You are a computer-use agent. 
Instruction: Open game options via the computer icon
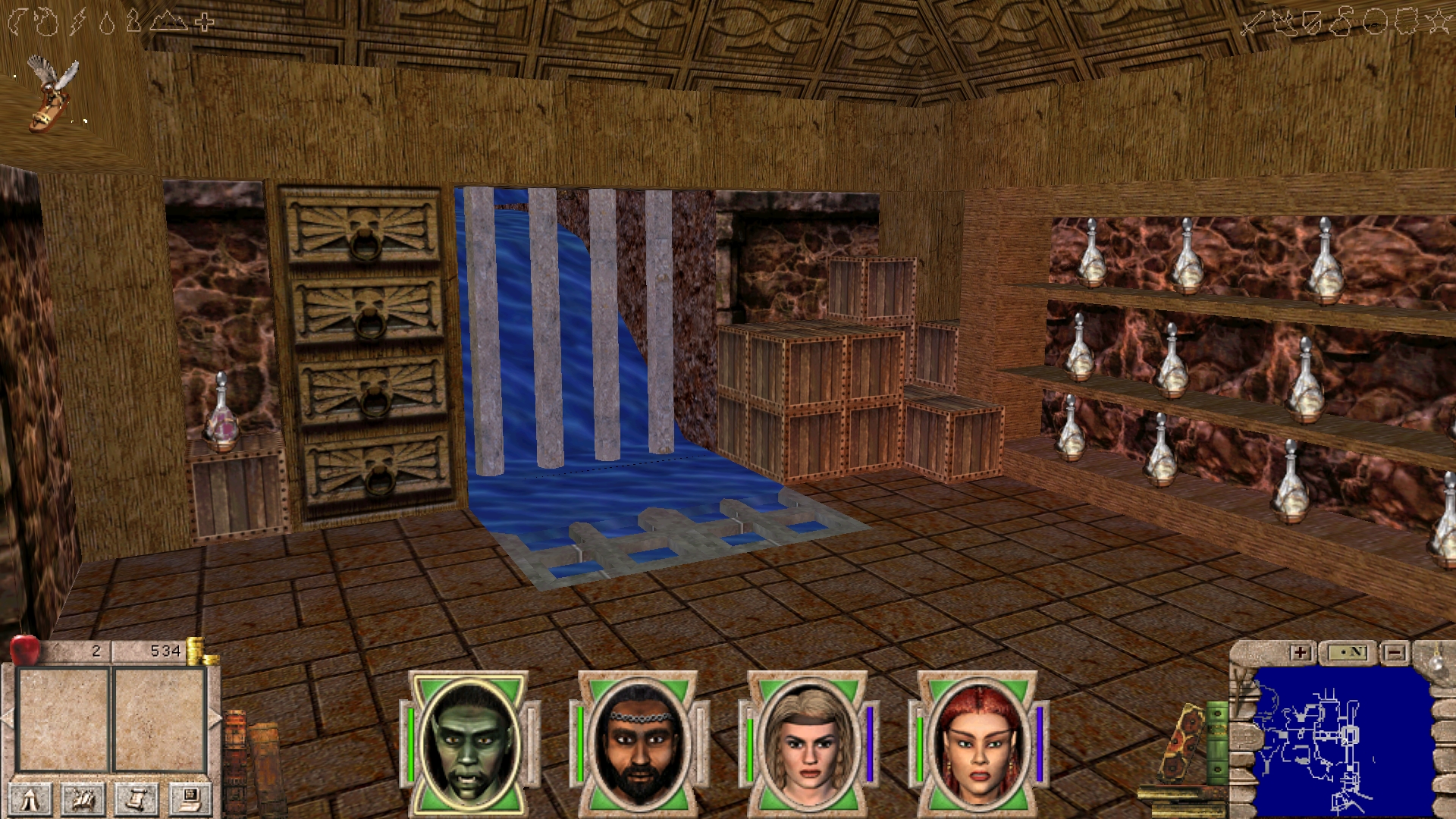coord(189,799)
